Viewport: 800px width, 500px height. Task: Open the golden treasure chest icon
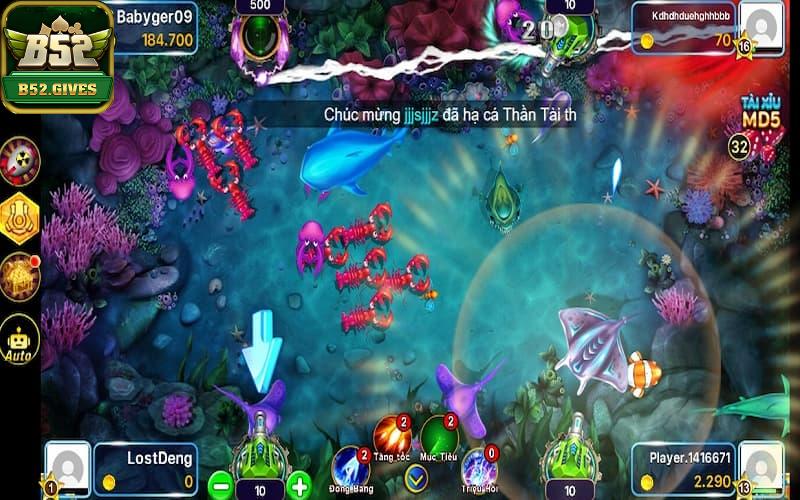pos(20,275)
